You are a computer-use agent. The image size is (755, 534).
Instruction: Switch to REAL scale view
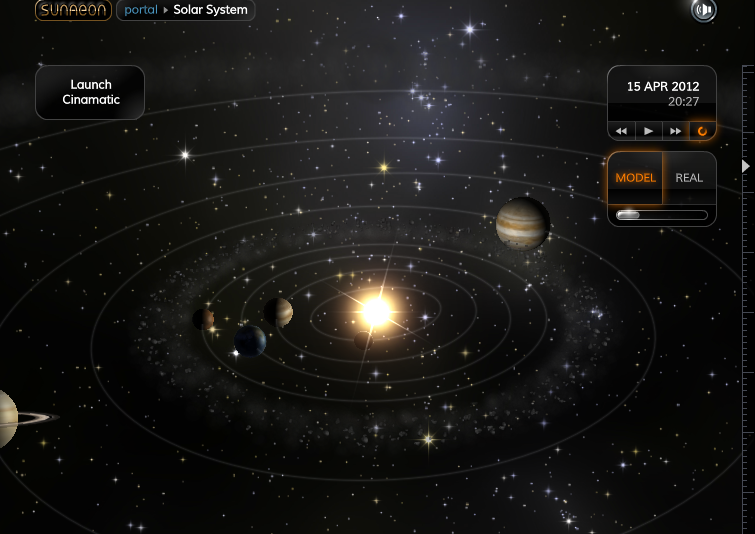click(x=689, y=178)
